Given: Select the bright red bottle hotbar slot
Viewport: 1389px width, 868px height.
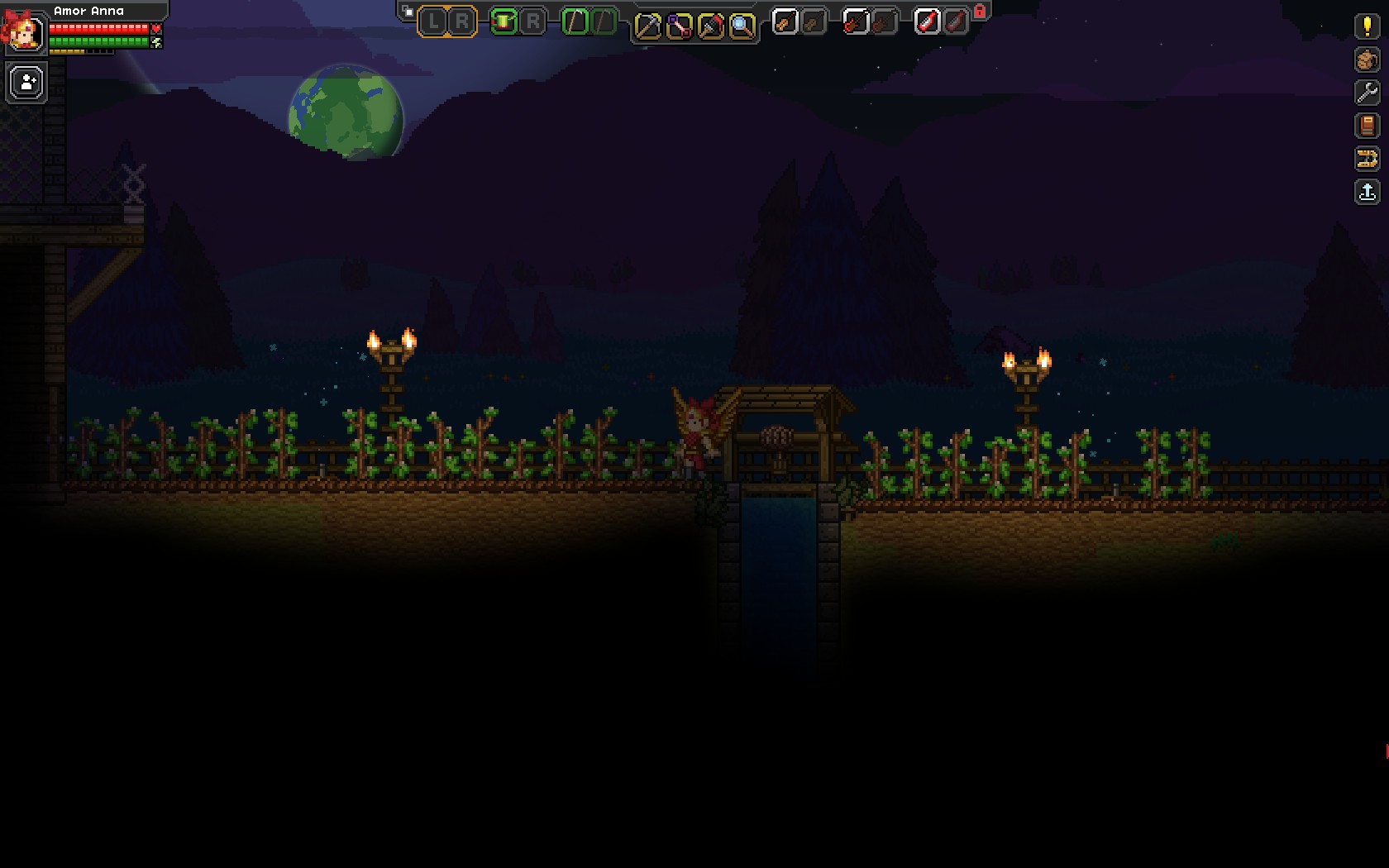Looking at the screenshot, I should (927, 22).
